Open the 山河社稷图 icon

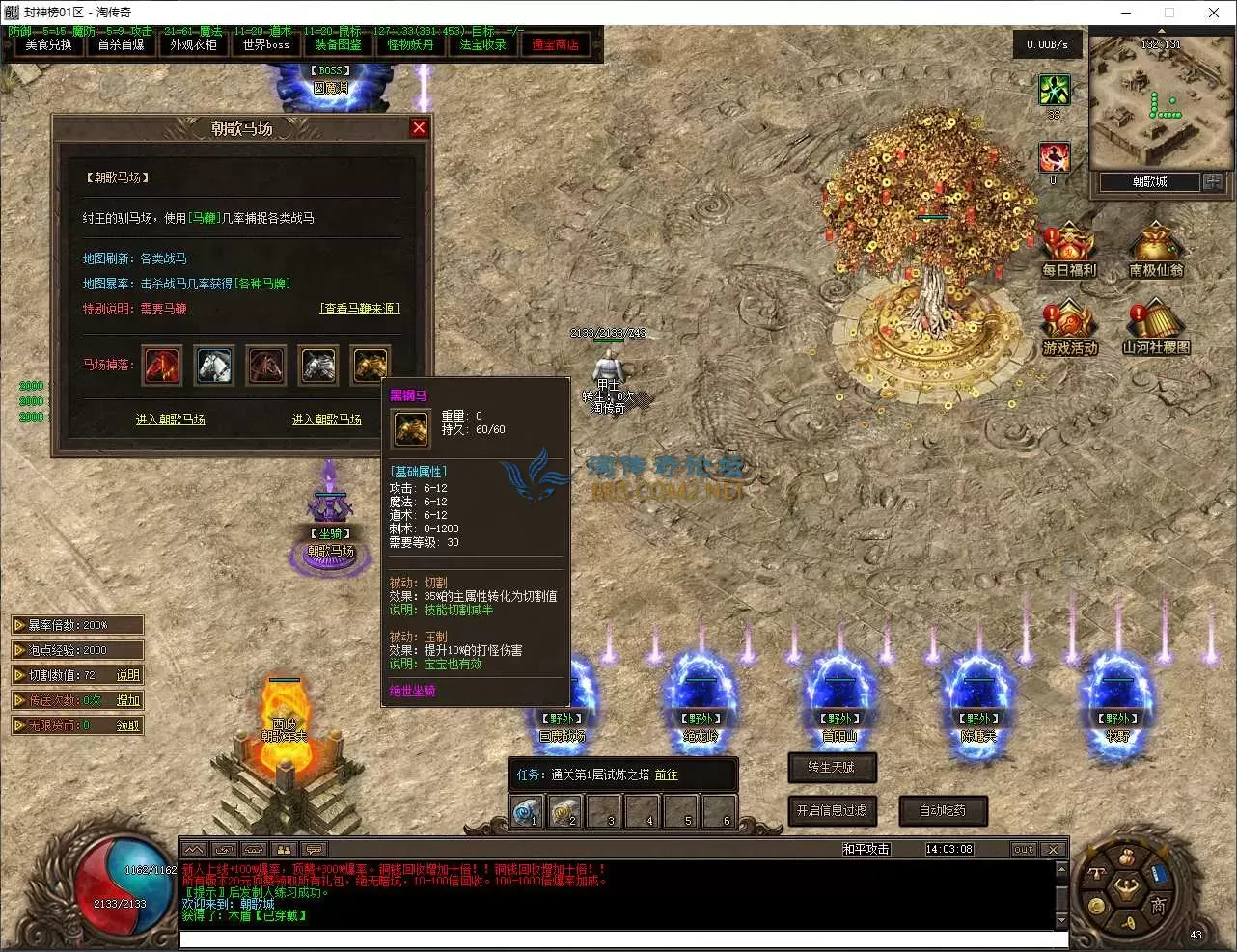[x=1156, y=328]
